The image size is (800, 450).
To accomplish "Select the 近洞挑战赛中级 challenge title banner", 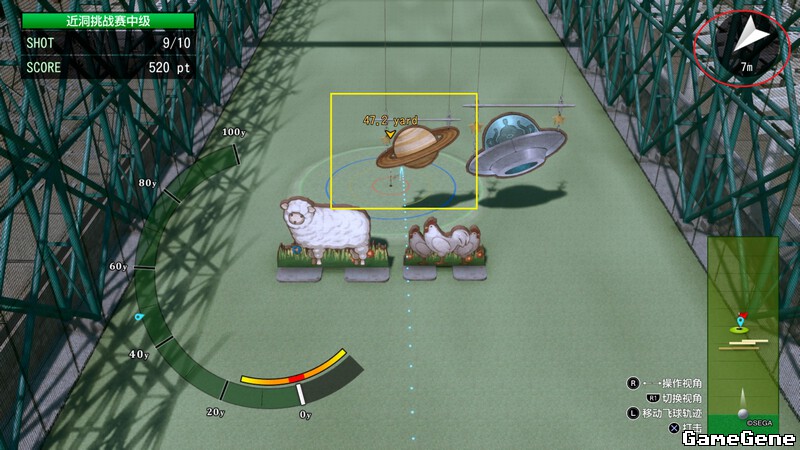I will coord(108,20).
